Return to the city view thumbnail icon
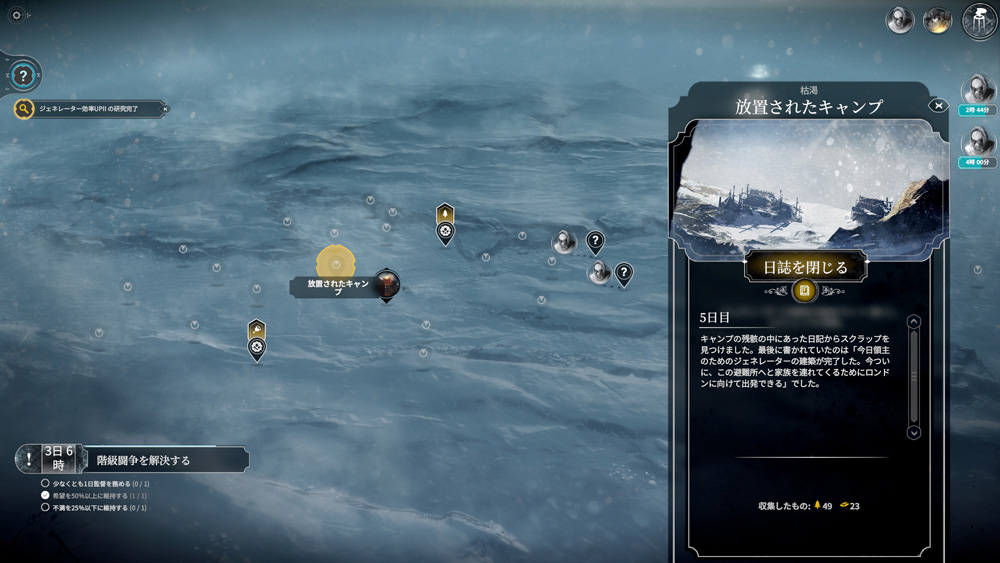Screen dimensions: 1000x563 (x=937, y=20)
